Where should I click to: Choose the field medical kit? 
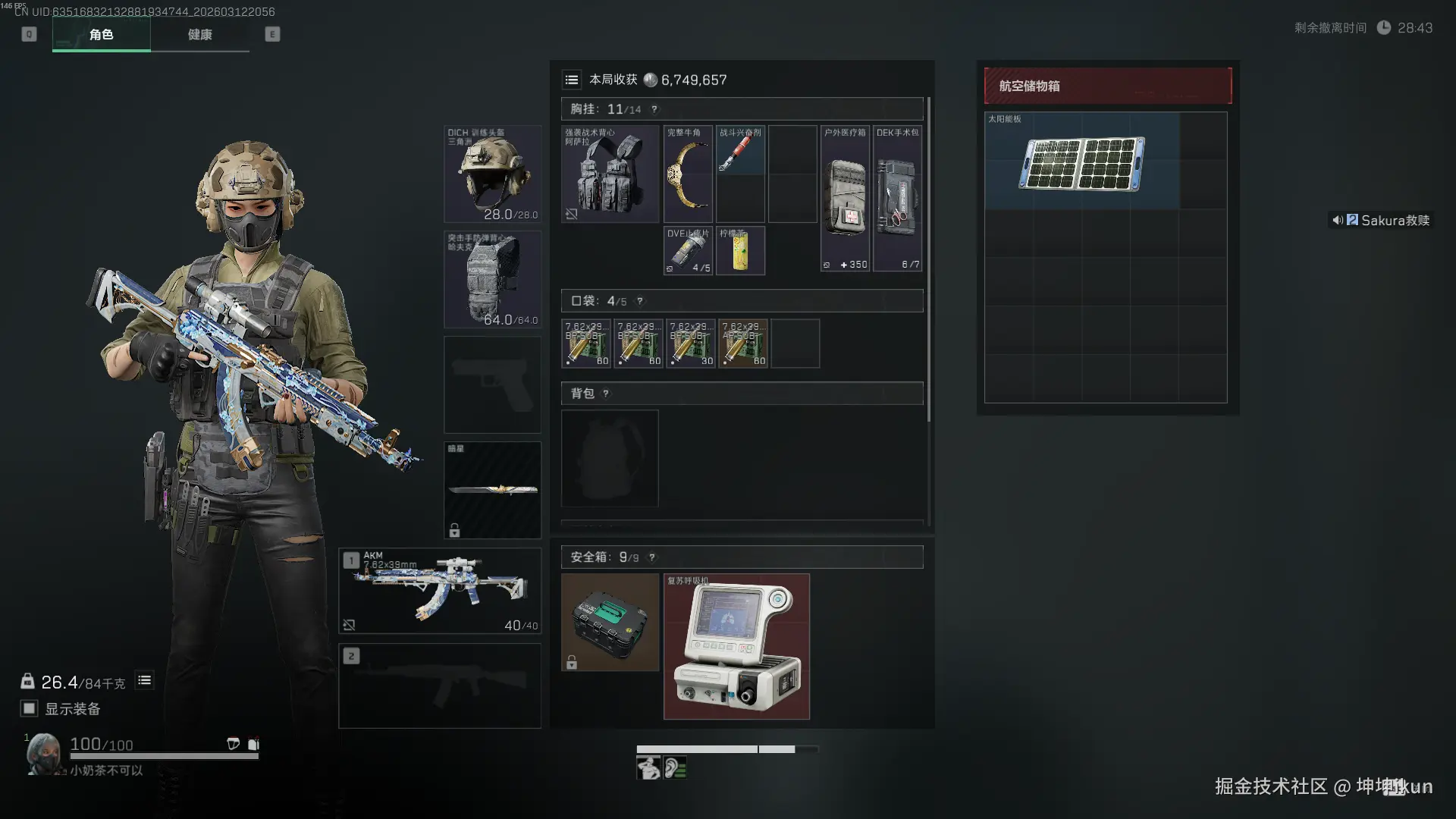(x=845, y=199)
